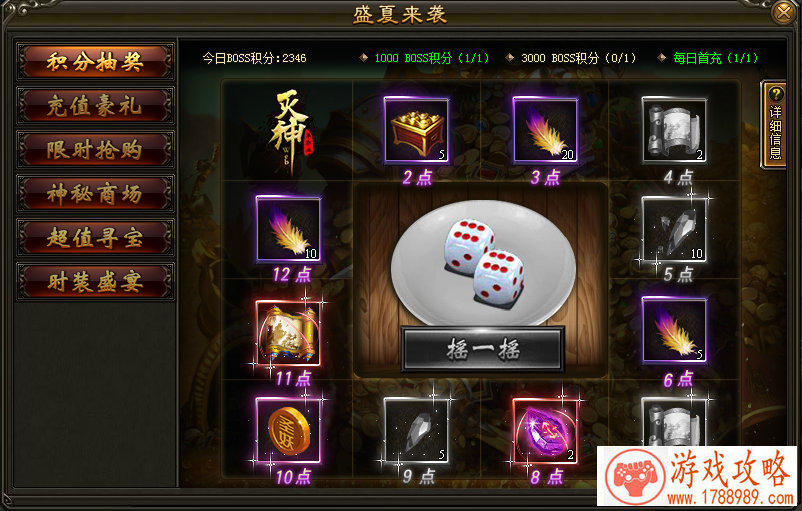Go to the 神秘商场 tab

95,194
